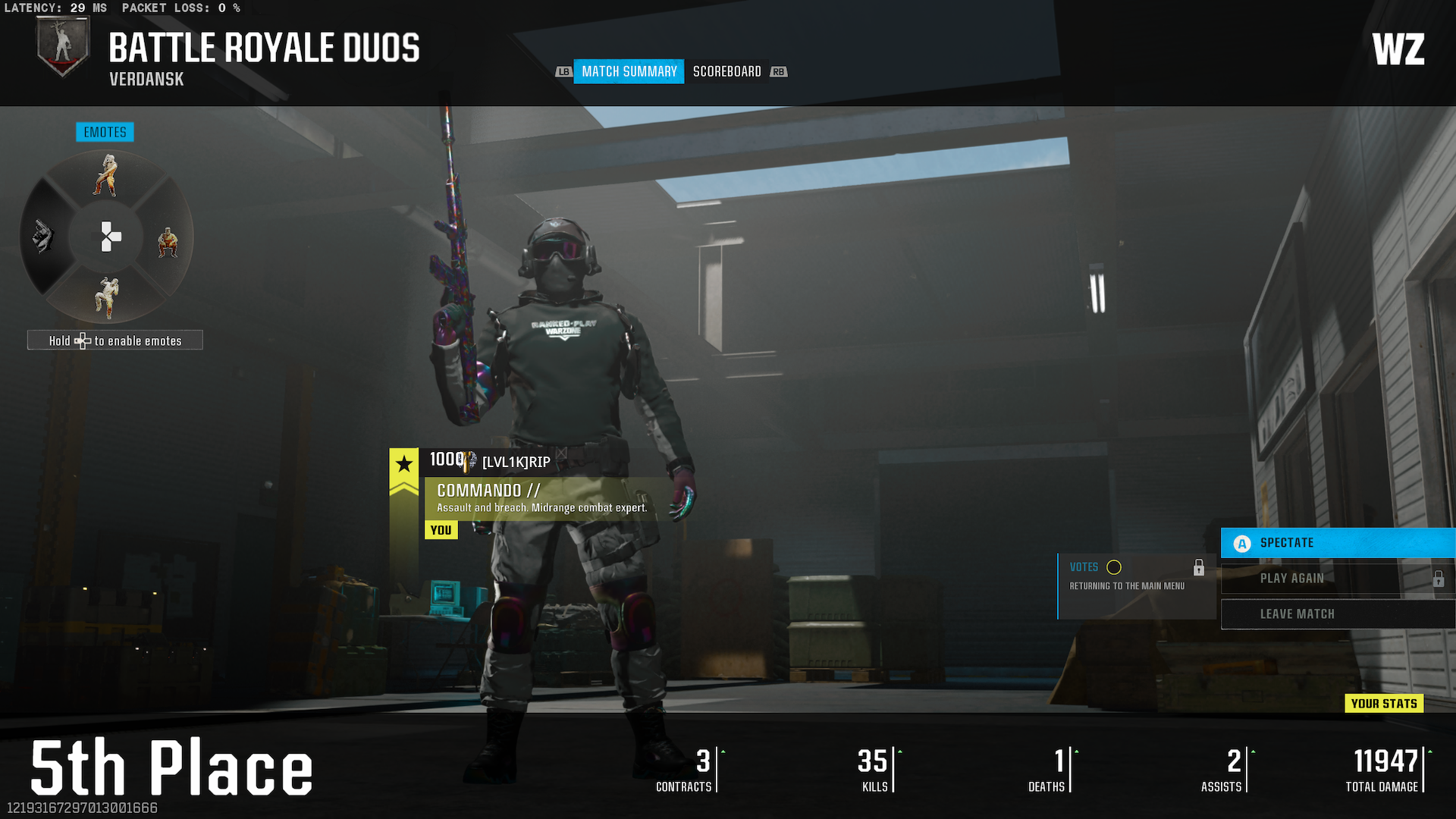Switch to the Match Summary tab
Image resolution: width=1456 pixels, height=819 pixels.
tap(629, 71)
